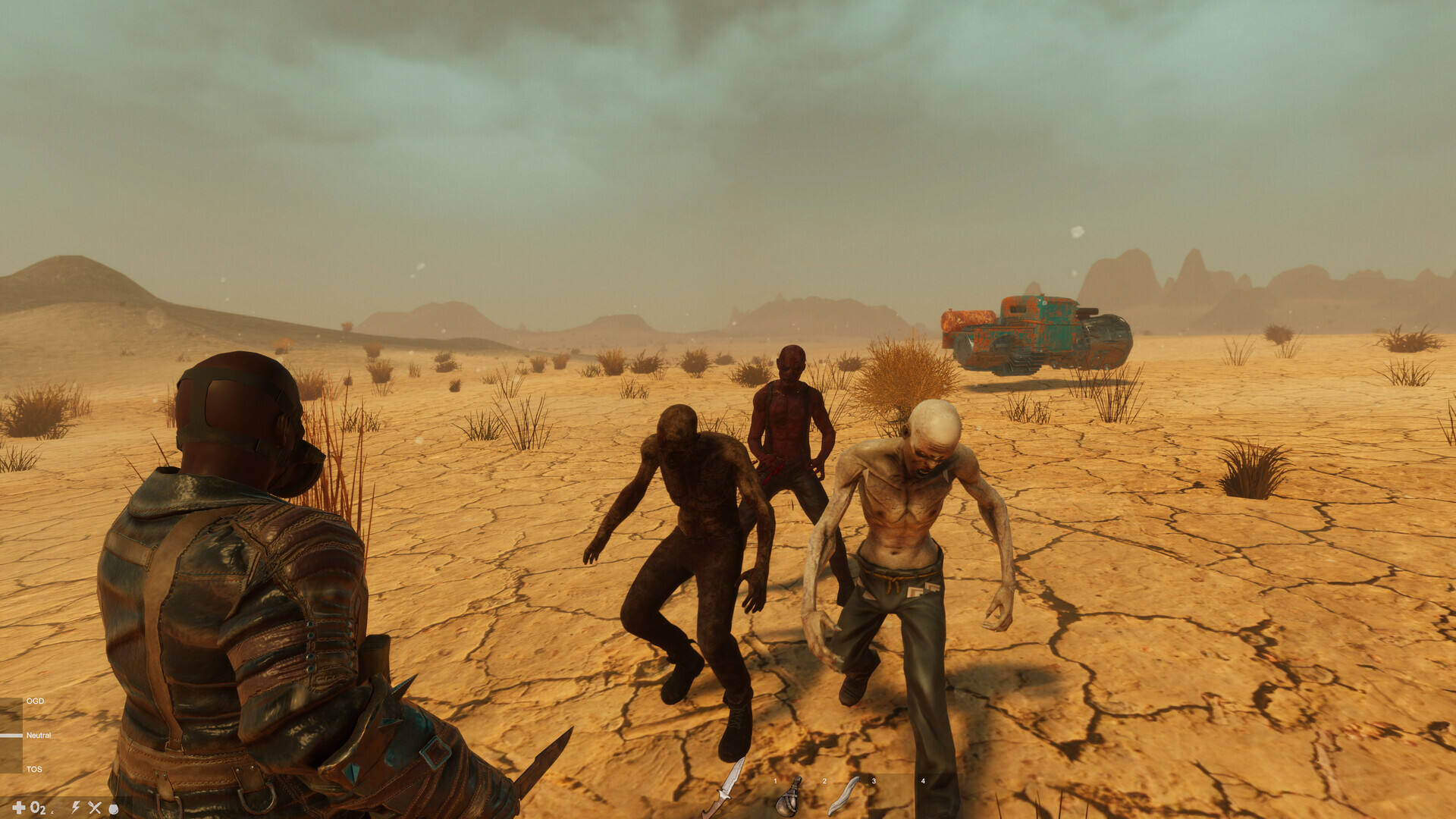Image resolution: width=1456 pixels, height=819 pixels.
Task: Click the water drop thirst icon
Action: coord(114,808)
